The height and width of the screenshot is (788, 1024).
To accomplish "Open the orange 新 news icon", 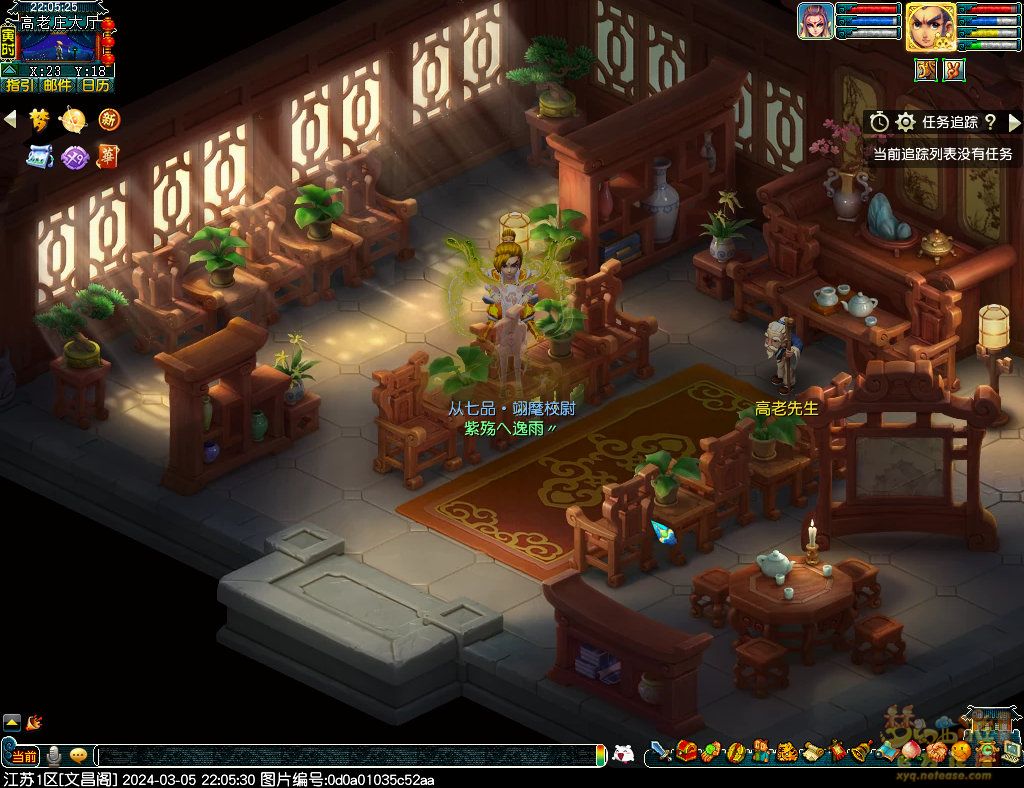I will pos(108,120).
